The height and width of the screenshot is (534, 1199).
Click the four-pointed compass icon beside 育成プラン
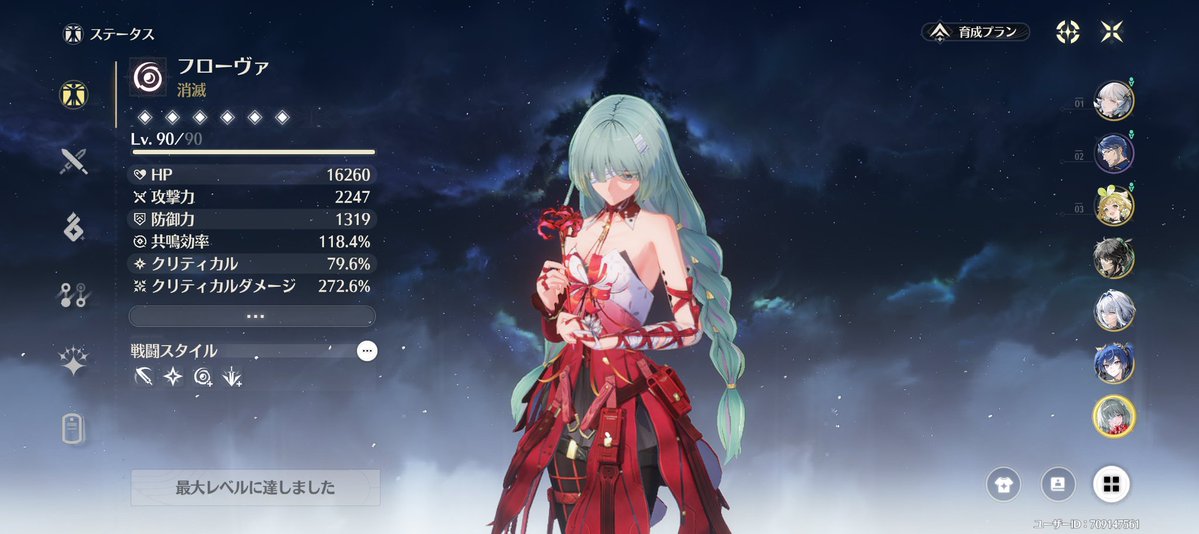[1068, 32]
